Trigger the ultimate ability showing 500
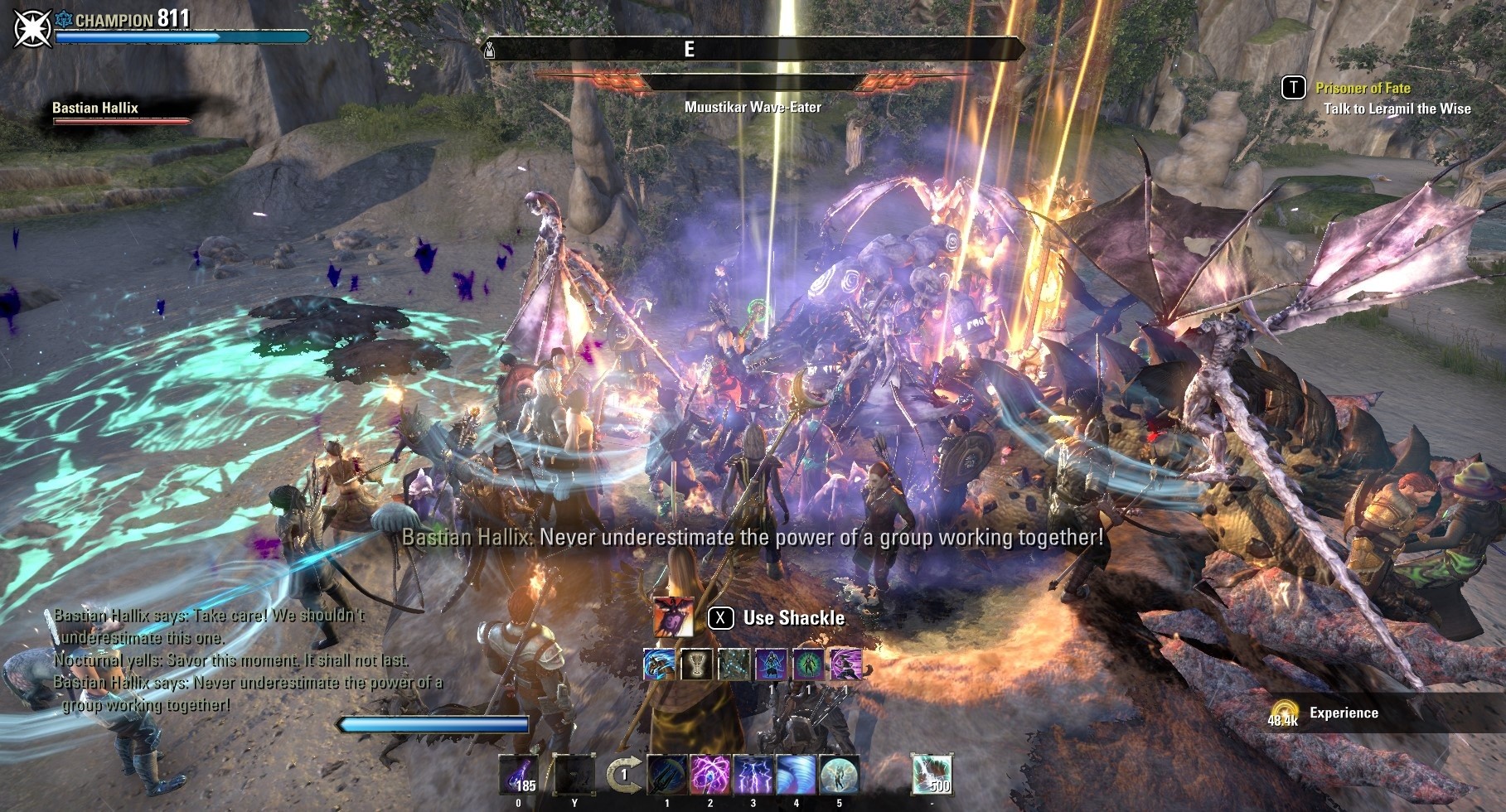This screenshot has height=812, width=1506. pos(932,775)
